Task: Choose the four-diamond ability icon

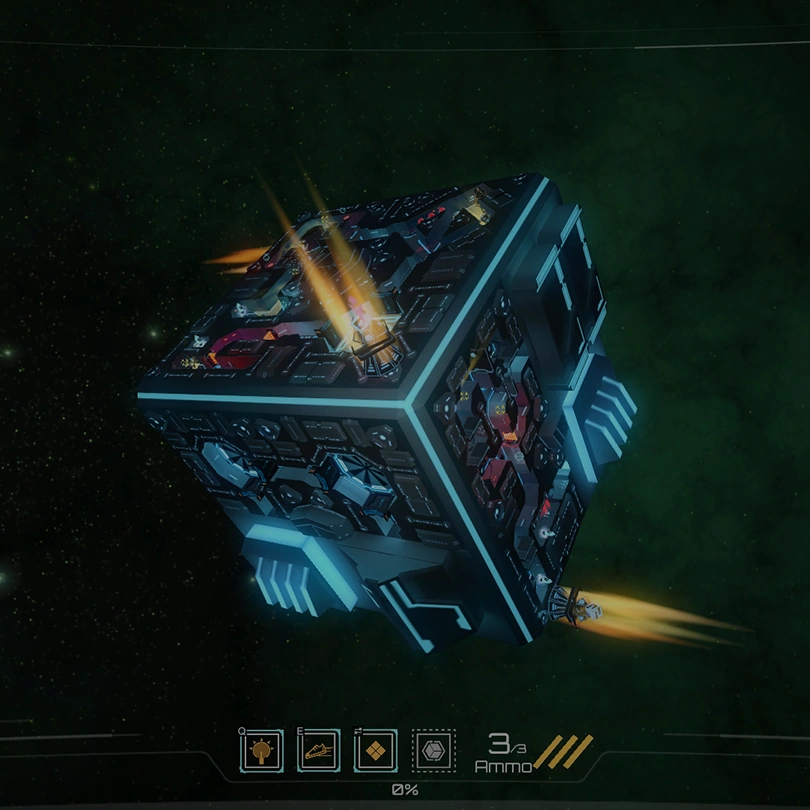Action: pos(376,750)
